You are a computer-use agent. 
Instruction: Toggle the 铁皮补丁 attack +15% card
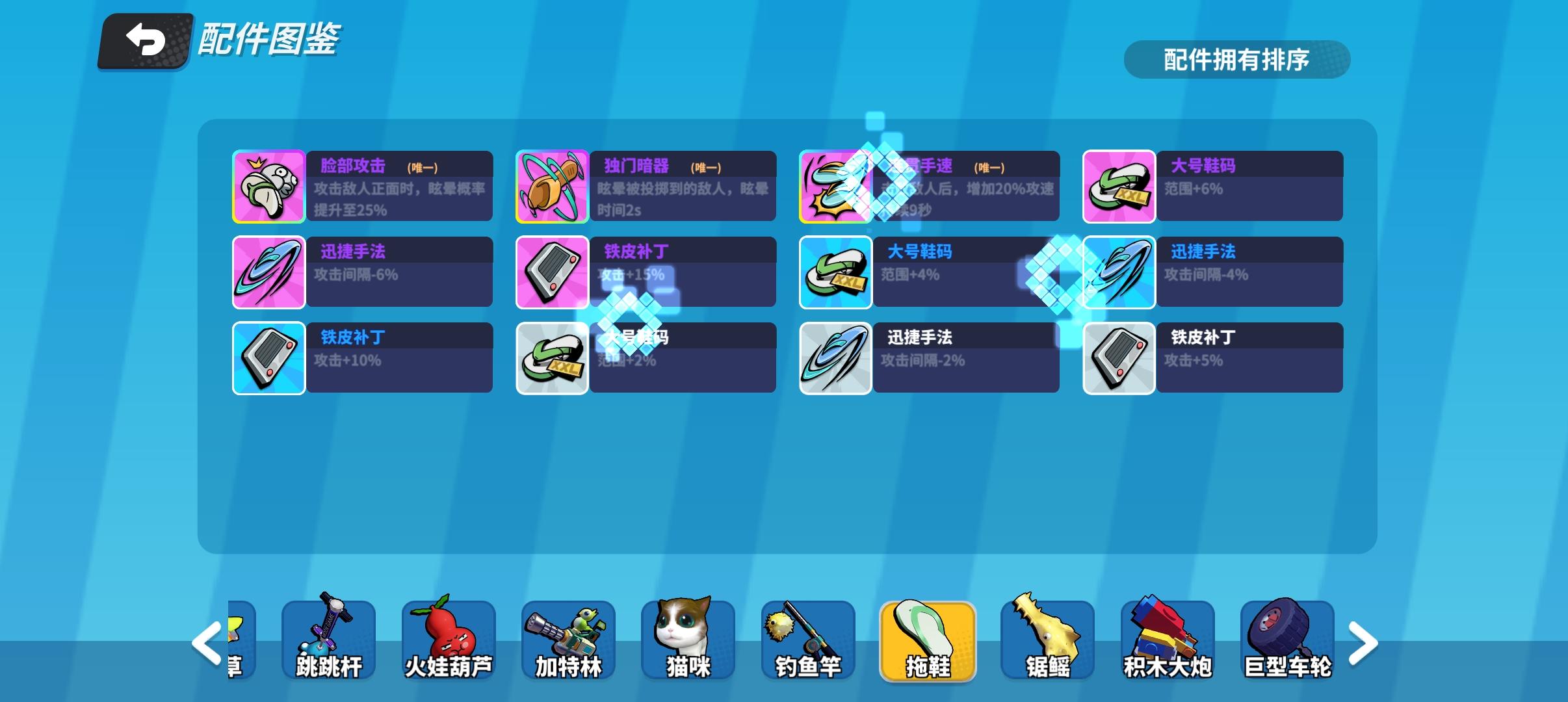click(552, 272)
